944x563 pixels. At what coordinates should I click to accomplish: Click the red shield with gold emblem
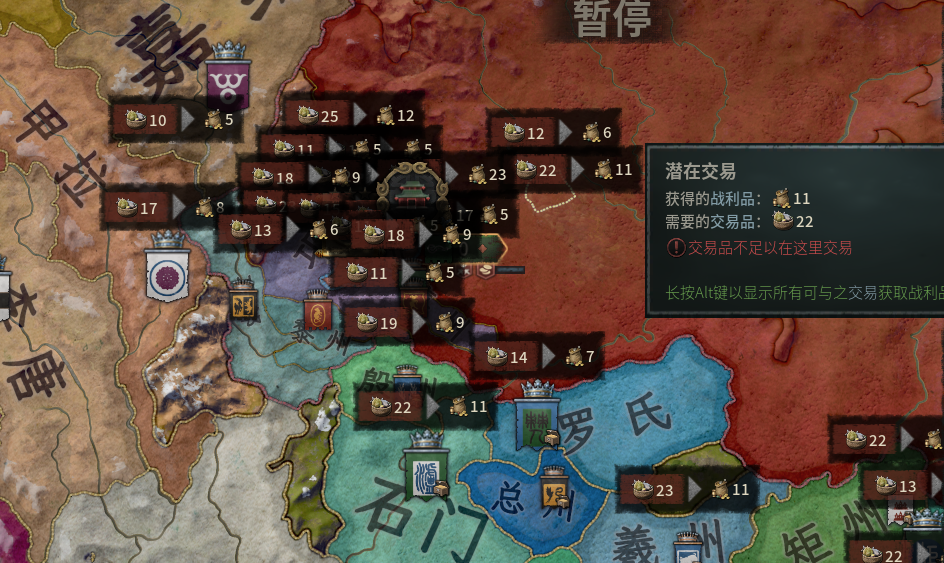click(x=318, y=313)
